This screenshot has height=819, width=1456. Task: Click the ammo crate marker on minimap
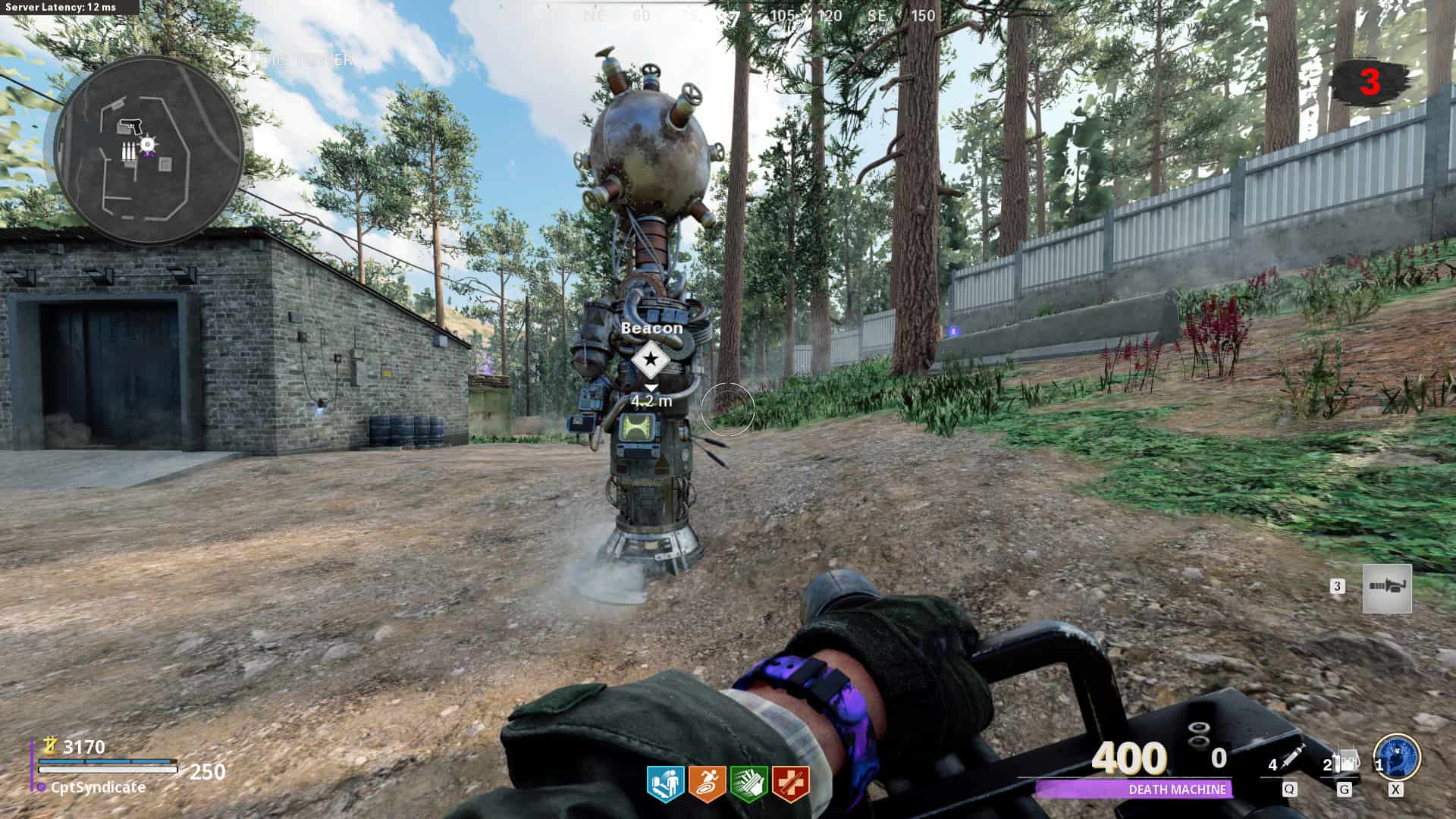130,152
